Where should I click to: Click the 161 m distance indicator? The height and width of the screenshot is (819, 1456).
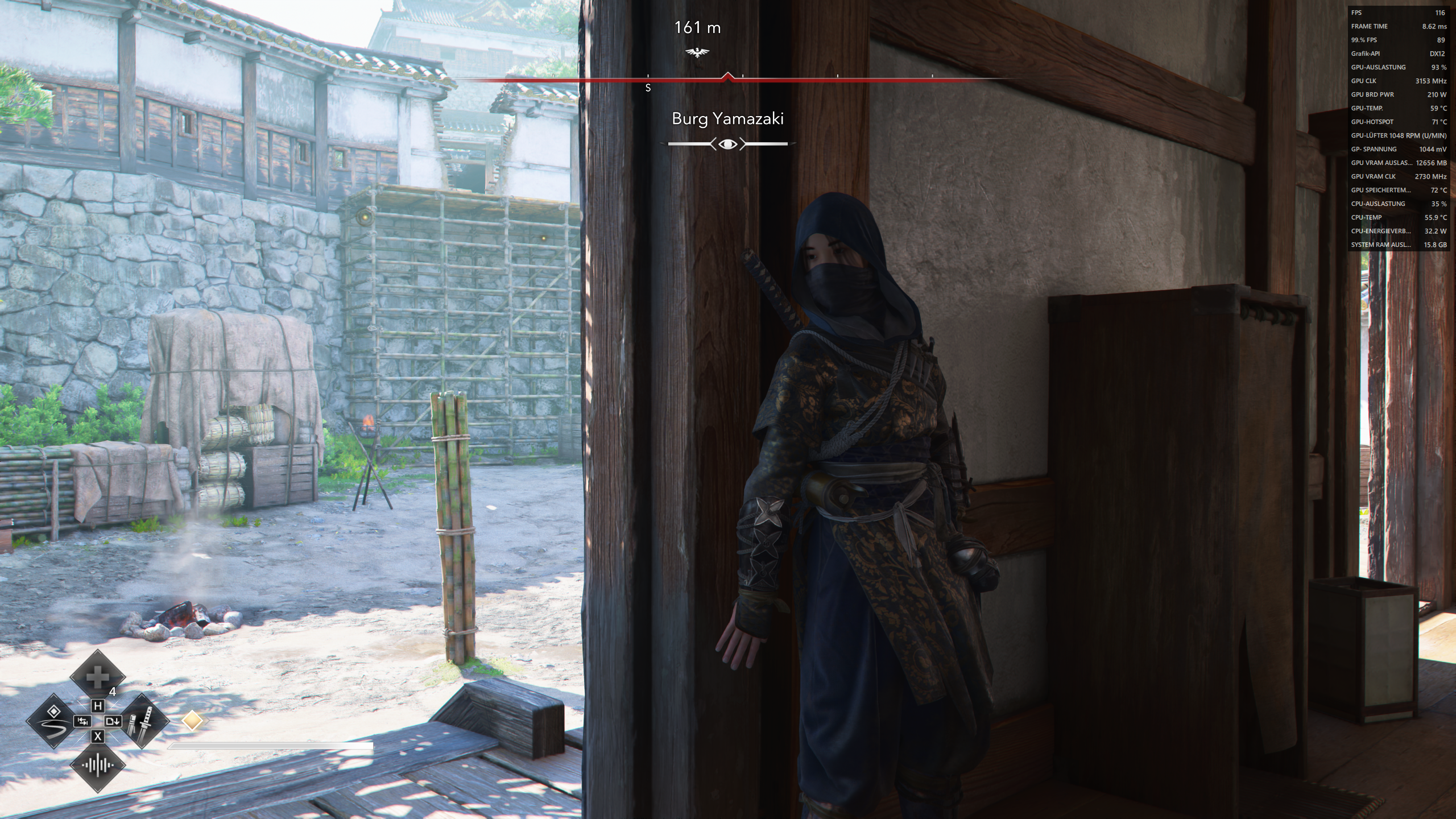(x=697, y=27)
